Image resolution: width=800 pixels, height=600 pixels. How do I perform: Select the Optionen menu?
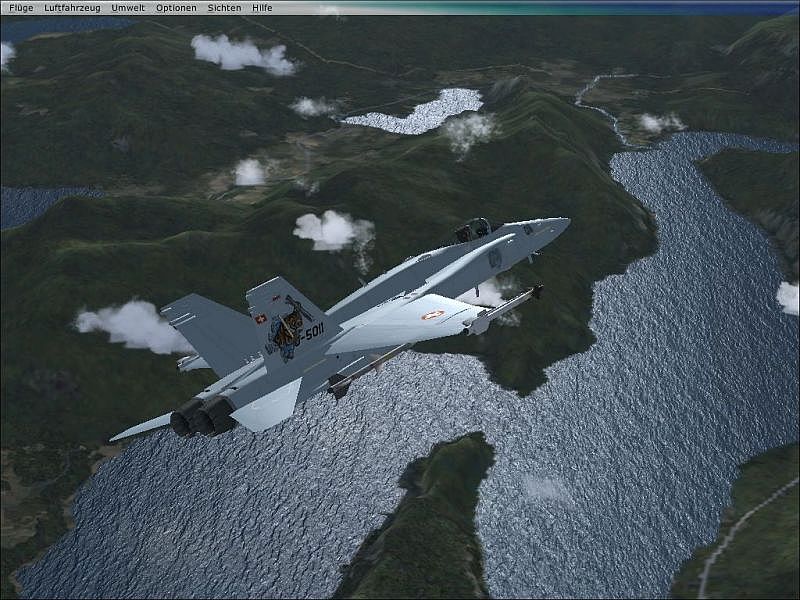coord(176,7)
